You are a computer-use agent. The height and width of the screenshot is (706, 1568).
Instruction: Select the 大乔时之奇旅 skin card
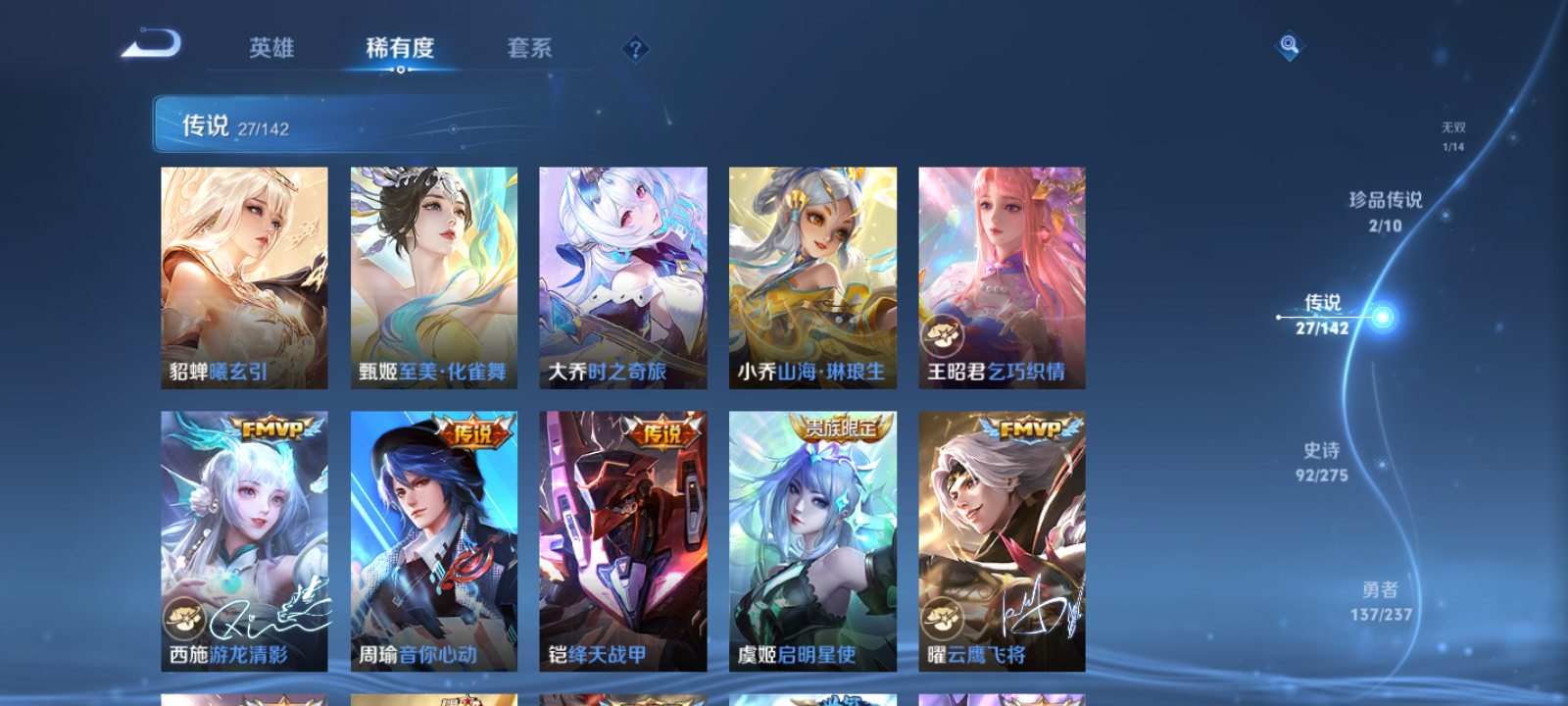(x=623, y=277)
